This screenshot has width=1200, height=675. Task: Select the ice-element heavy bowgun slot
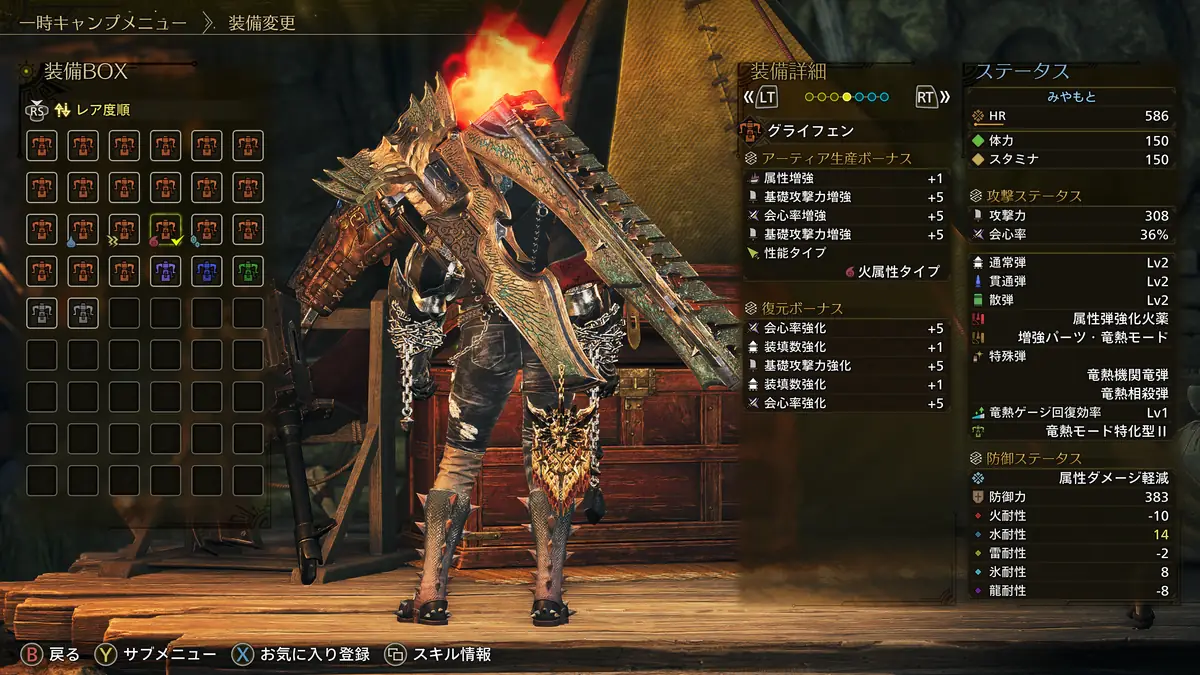pos(206,229)
